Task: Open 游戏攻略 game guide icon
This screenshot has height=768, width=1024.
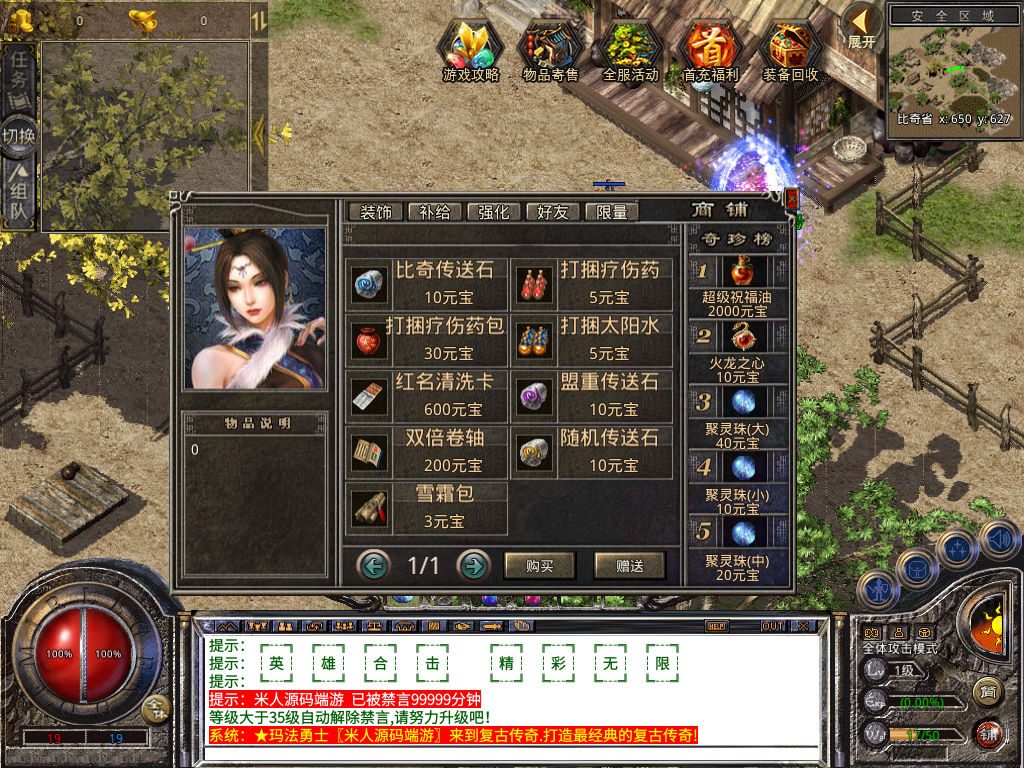Action: click(x=471, y=52)
